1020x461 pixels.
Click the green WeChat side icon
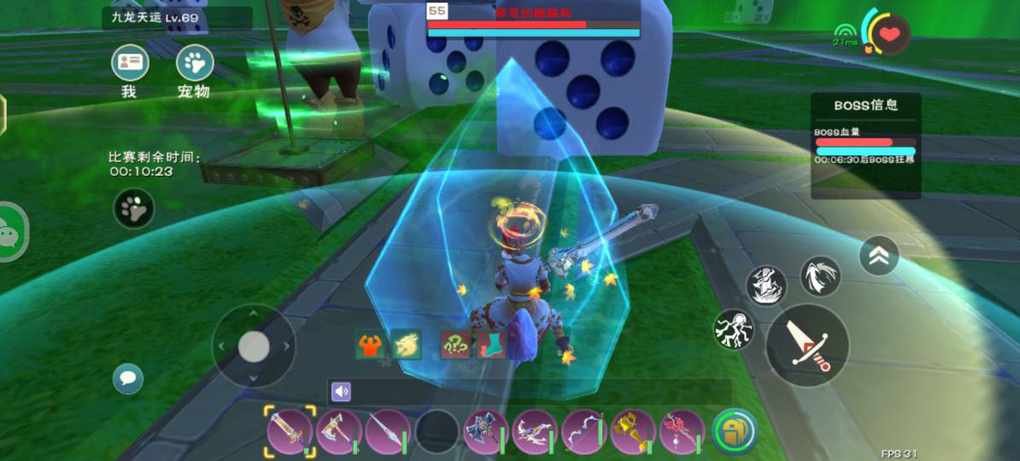(12, 231)
